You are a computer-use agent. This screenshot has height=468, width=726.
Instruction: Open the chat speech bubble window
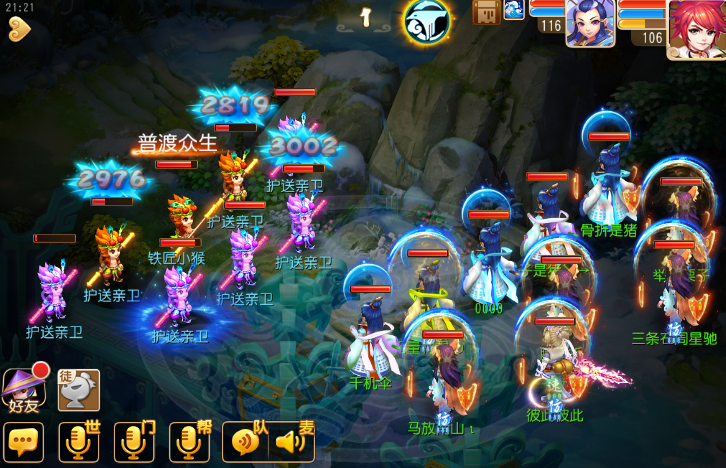(x=23, y=442)
